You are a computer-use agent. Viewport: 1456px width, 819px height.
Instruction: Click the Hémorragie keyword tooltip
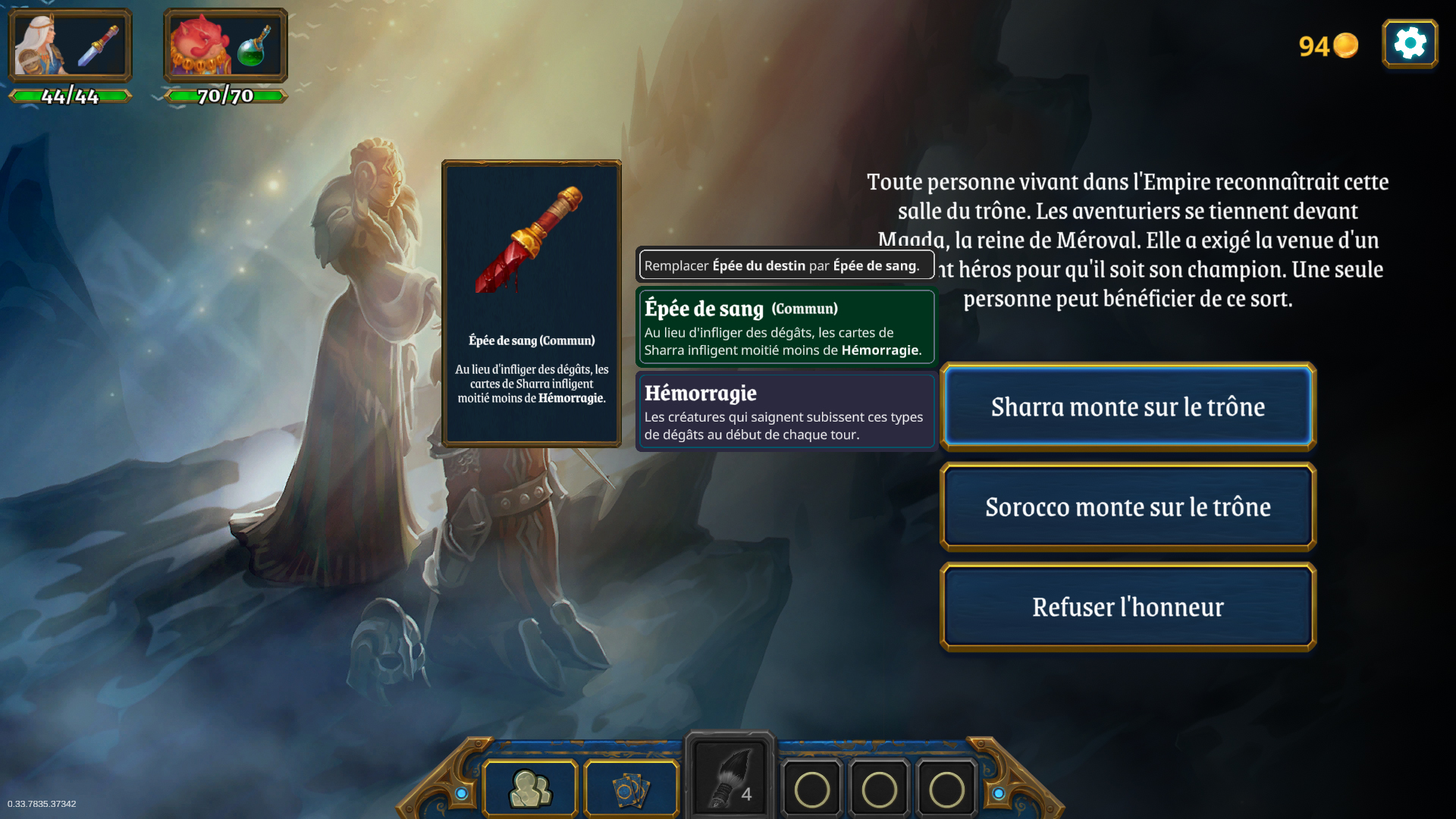(x=785, y=412)
